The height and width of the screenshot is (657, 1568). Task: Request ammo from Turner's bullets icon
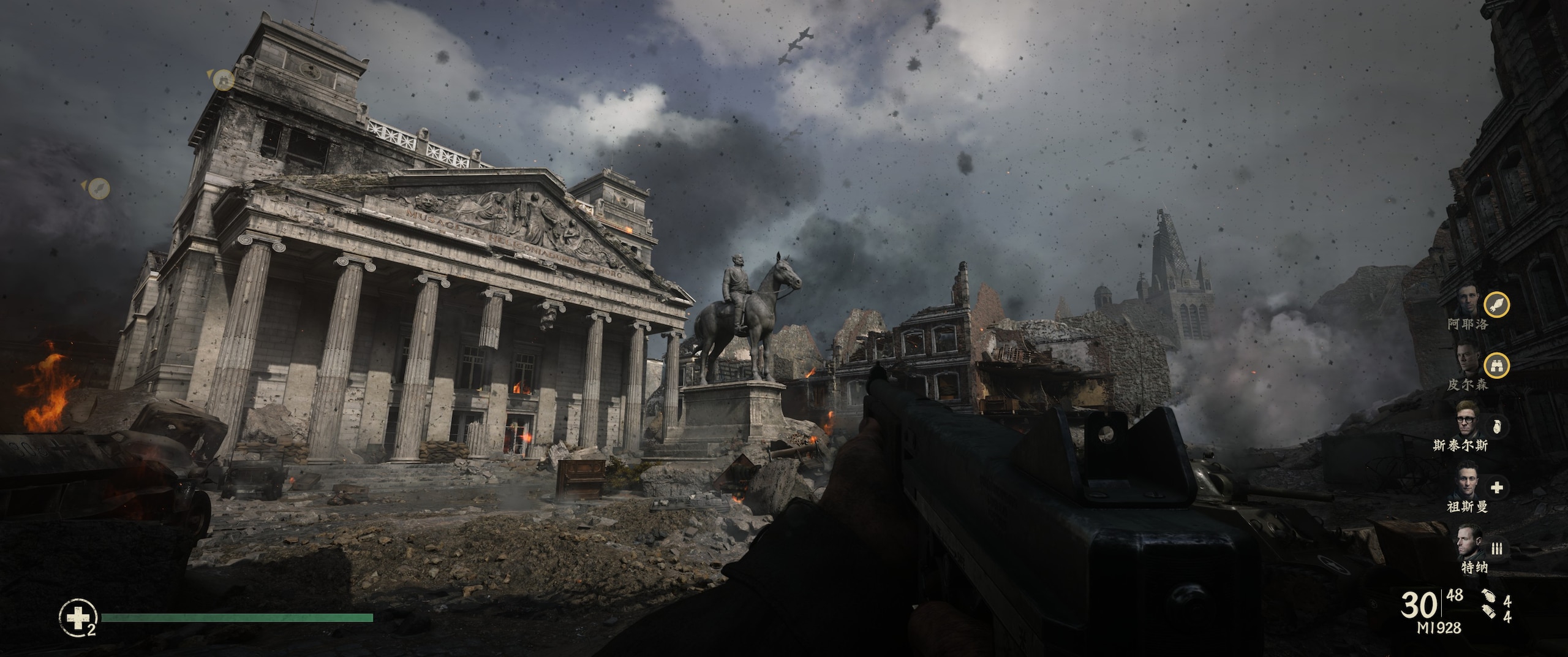(1496, 549)
